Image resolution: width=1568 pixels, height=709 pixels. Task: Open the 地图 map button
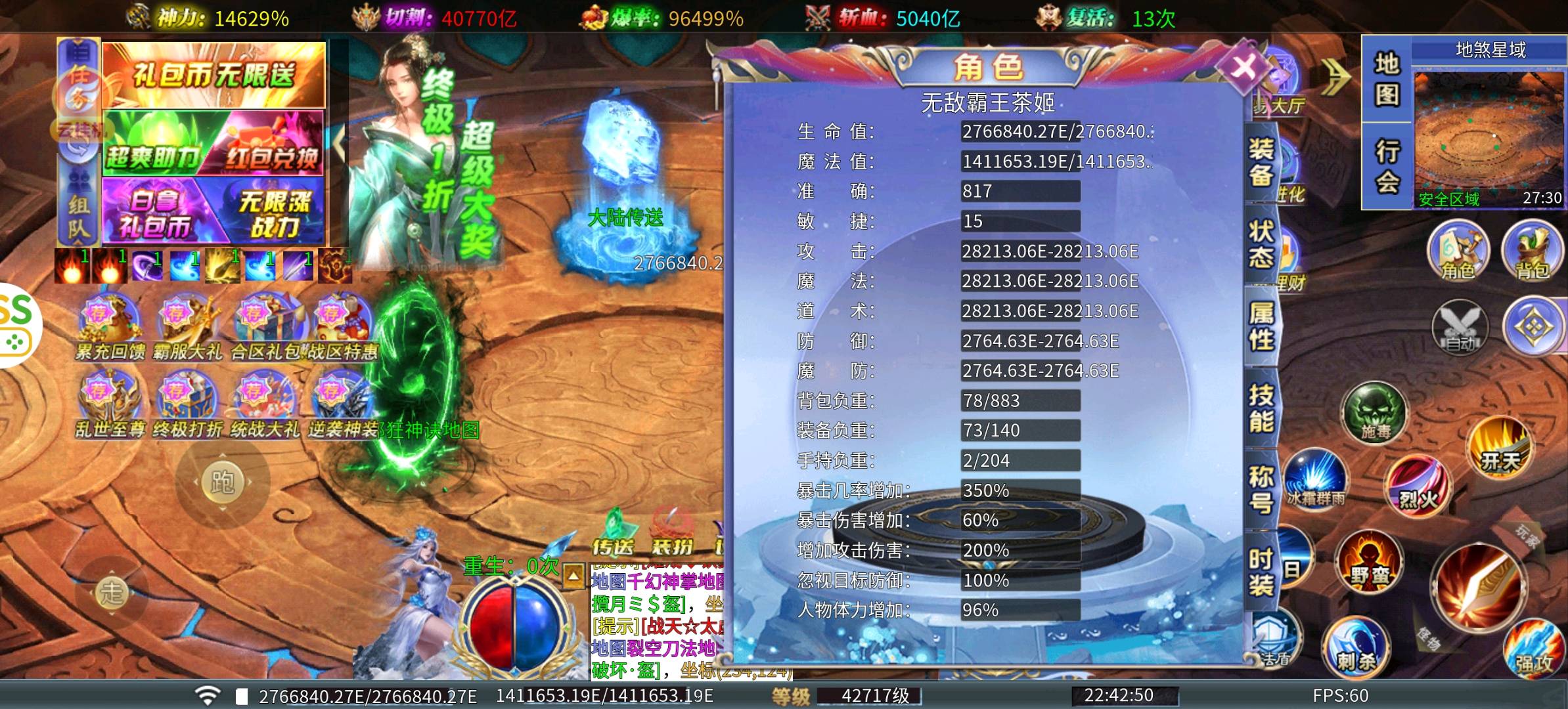pyautogui.click(x=1387, y=79)
